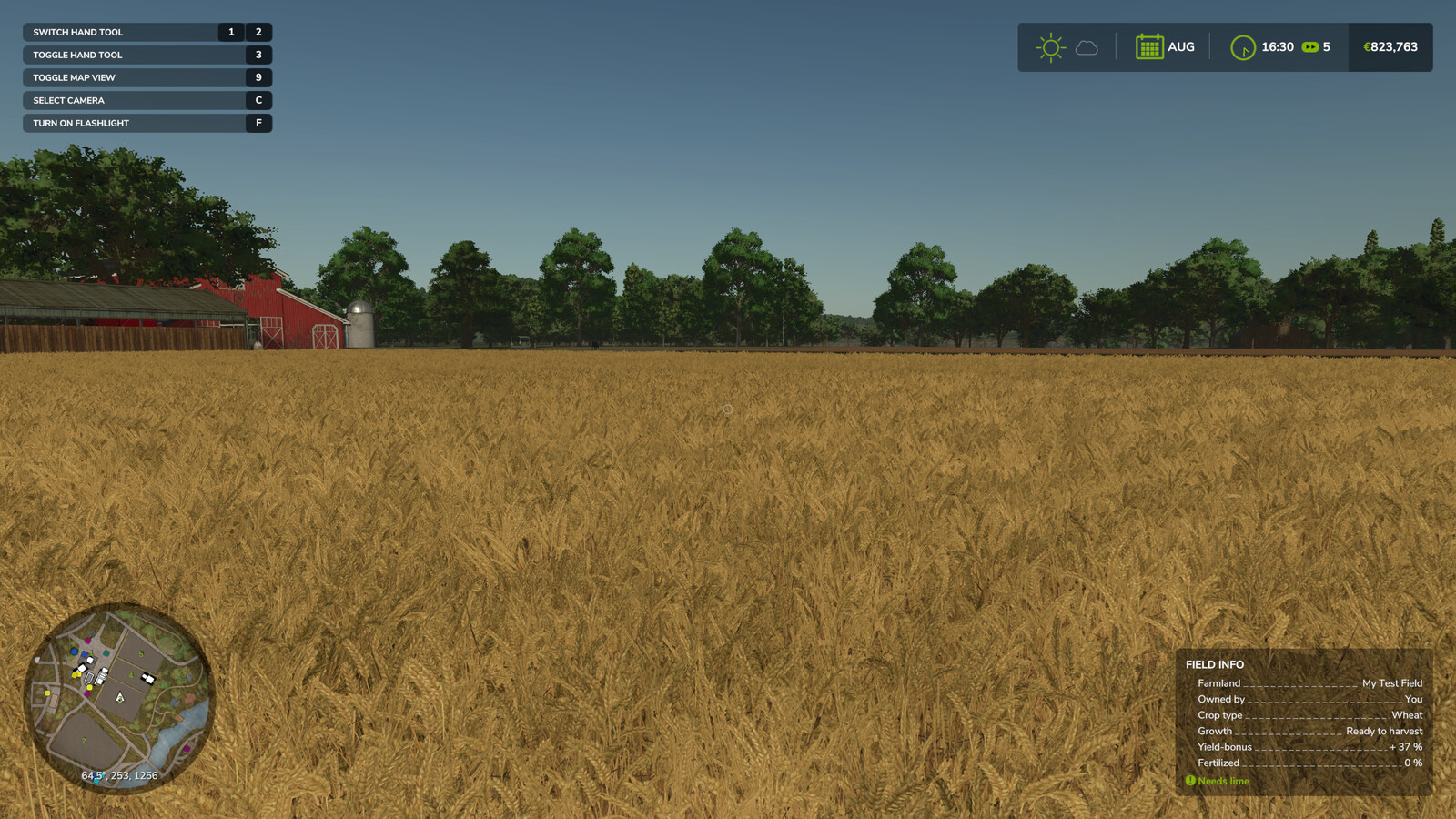
Task: Toggle the map view
Action: (x=146, y=77)
